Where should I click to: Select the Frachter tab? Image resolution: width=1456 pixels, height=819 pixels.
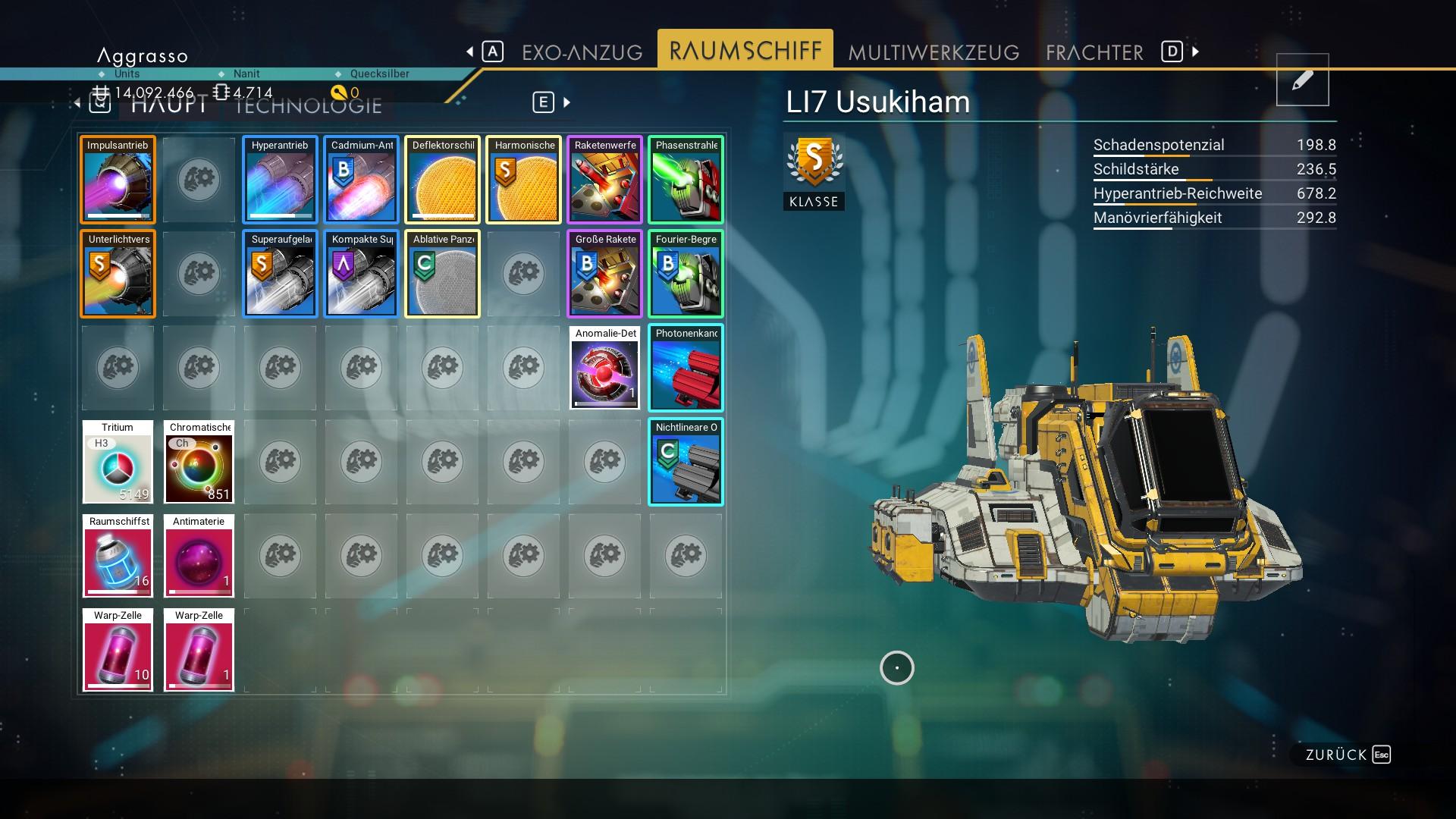(1094, 52)
